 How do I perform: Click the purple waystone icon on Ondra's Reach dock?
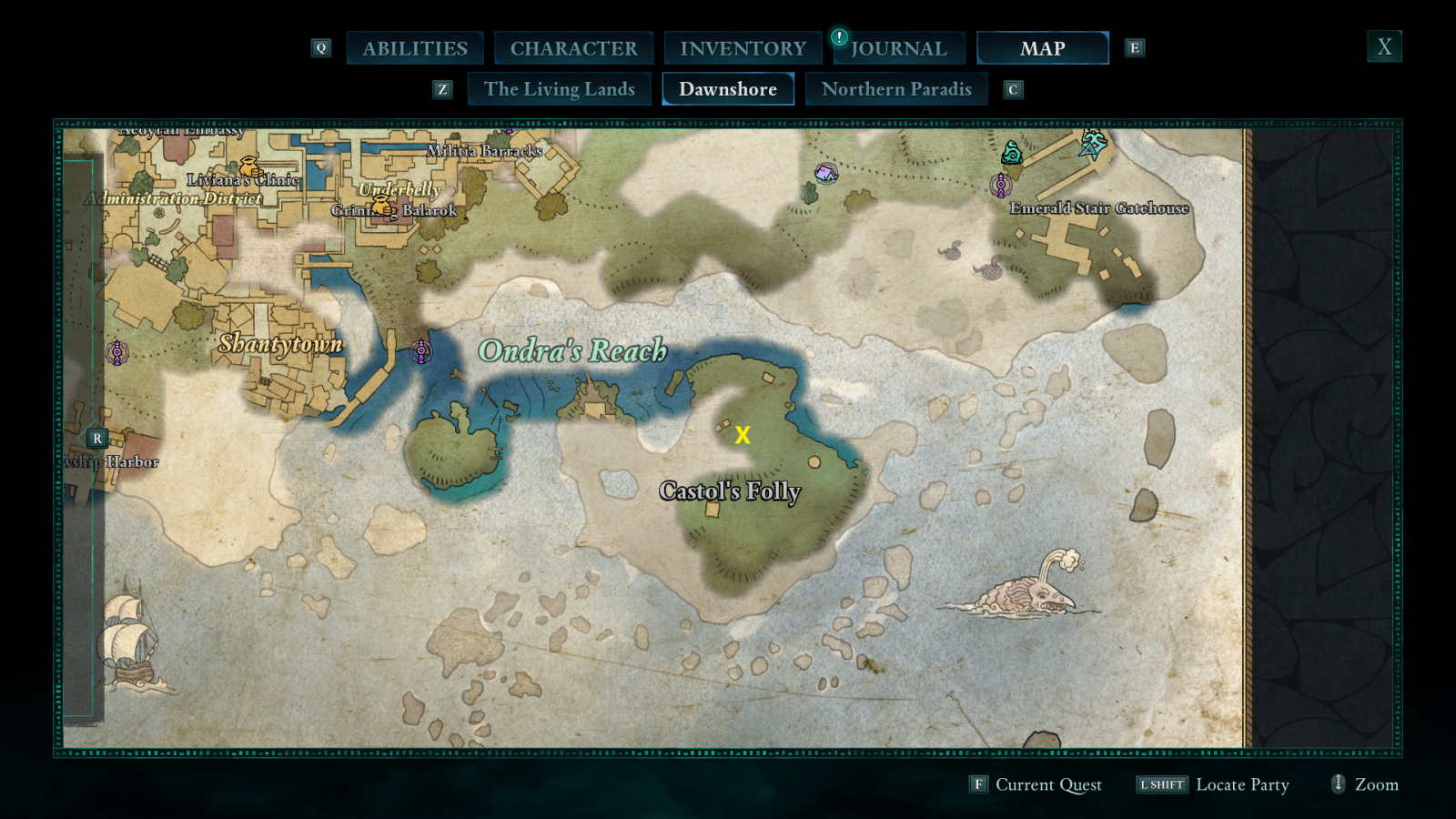(x=420, y=349)
